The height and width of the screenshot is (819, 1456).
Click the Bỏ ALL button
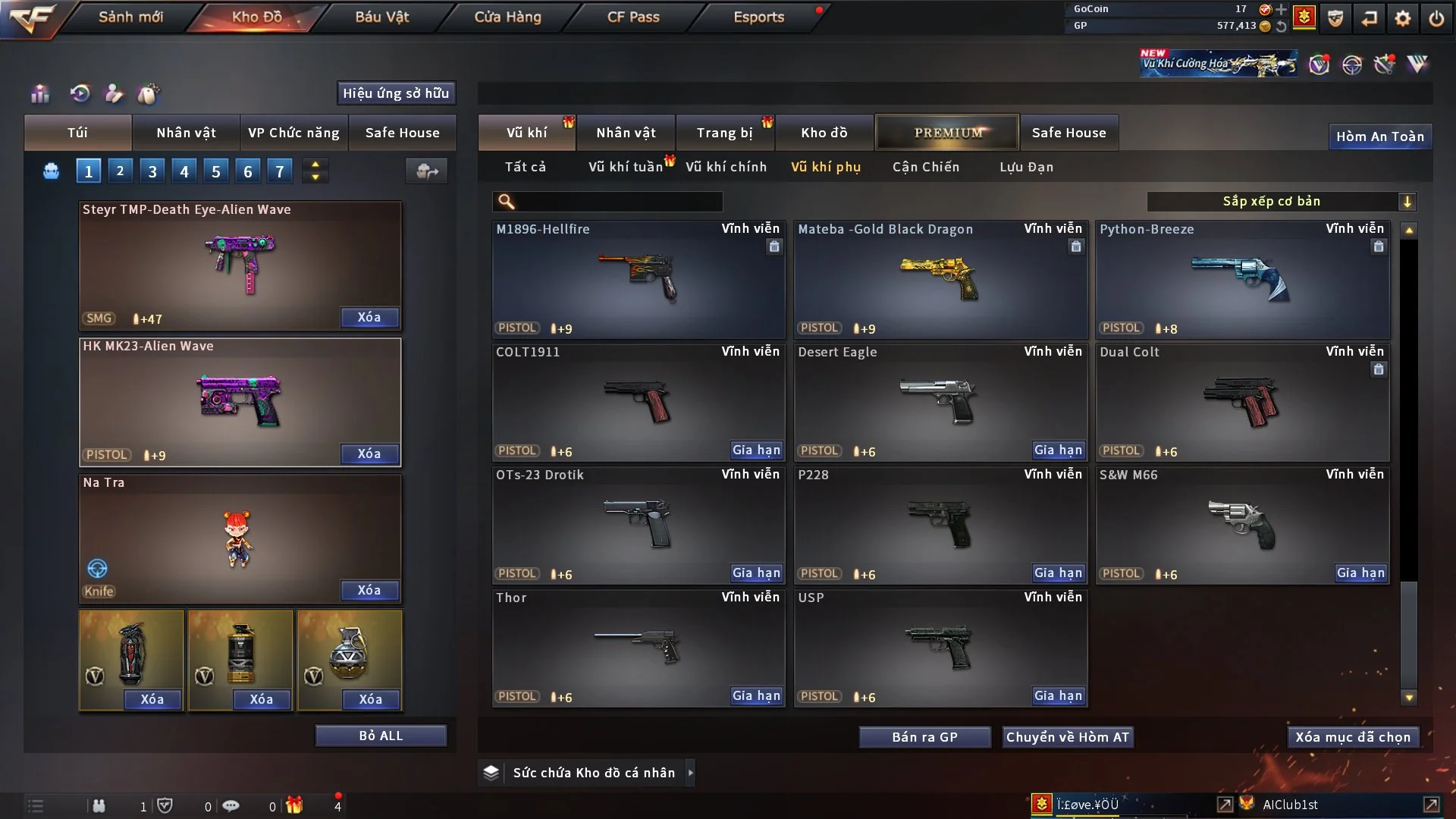381,736
